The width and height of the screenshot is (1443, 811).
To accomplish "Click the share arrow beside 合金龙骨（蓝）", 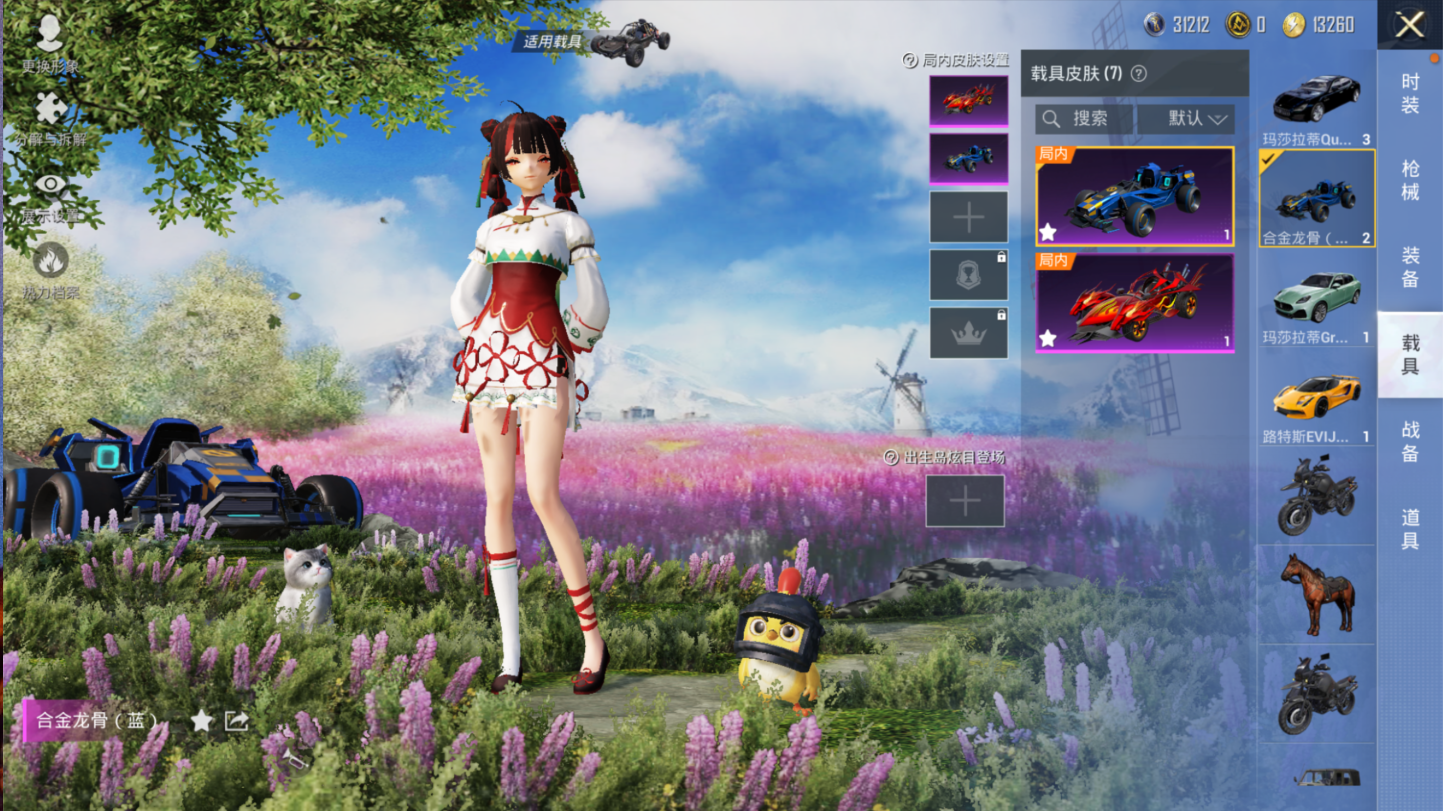I will 237,721.
